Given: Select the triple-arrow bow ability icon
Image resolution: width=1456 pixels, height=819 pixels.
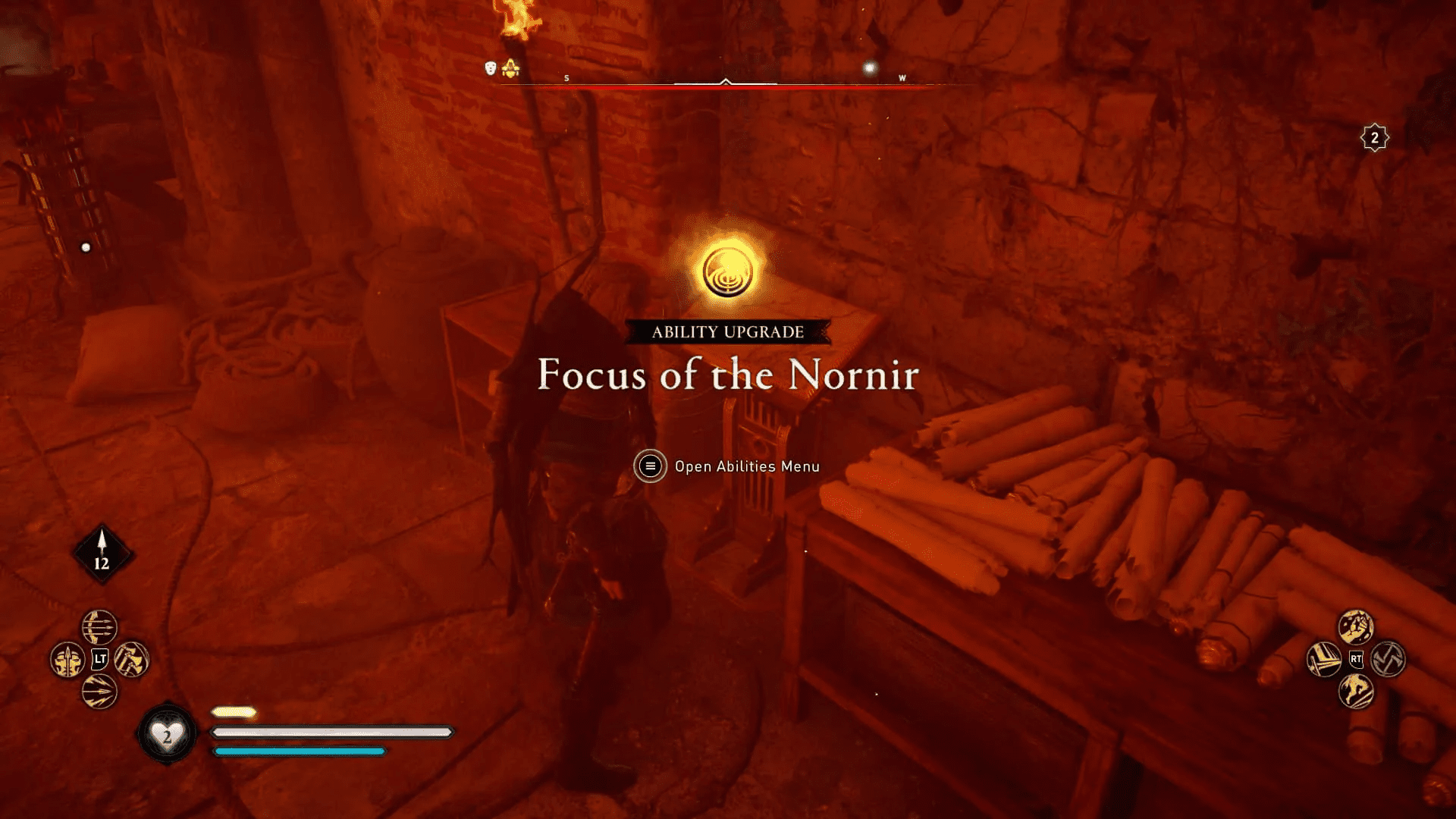Looking at the screenshot, I should (99, 626).
